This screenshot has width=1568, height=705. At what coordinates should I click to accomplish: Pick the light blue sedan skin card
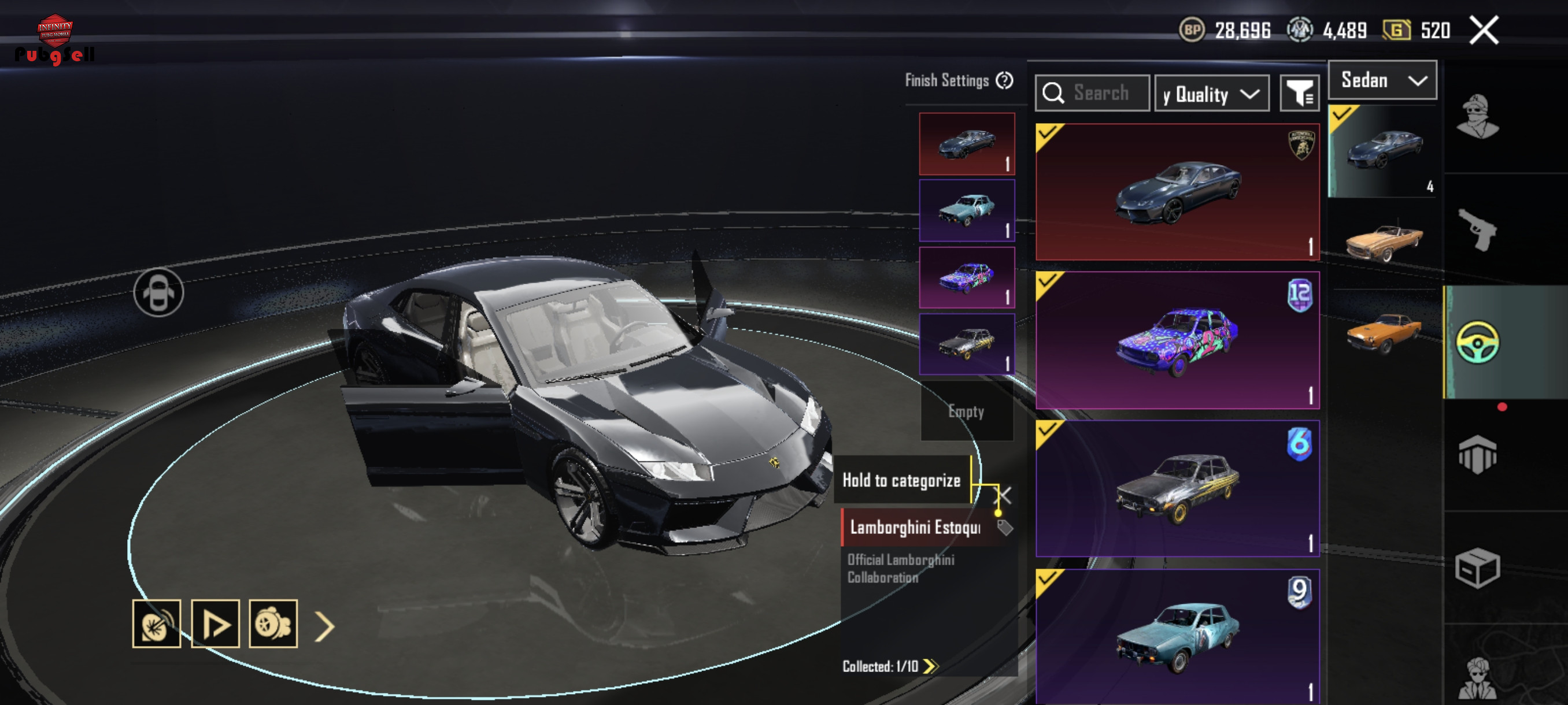[x=1177, y=636]
